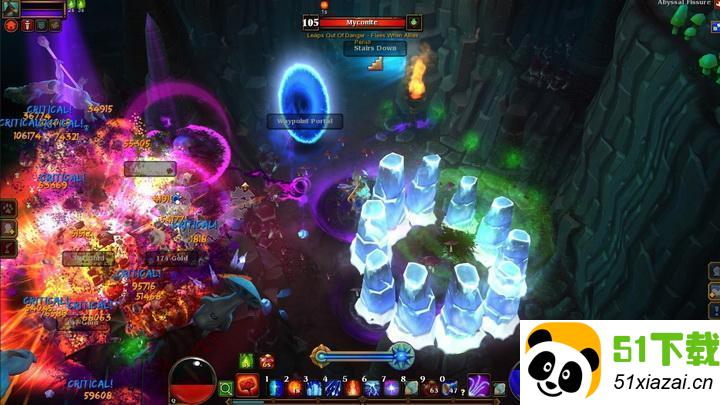
Task: Activate the slot 4 blue streaks skill
Action: pyautogui.click(x=332, y=386)
